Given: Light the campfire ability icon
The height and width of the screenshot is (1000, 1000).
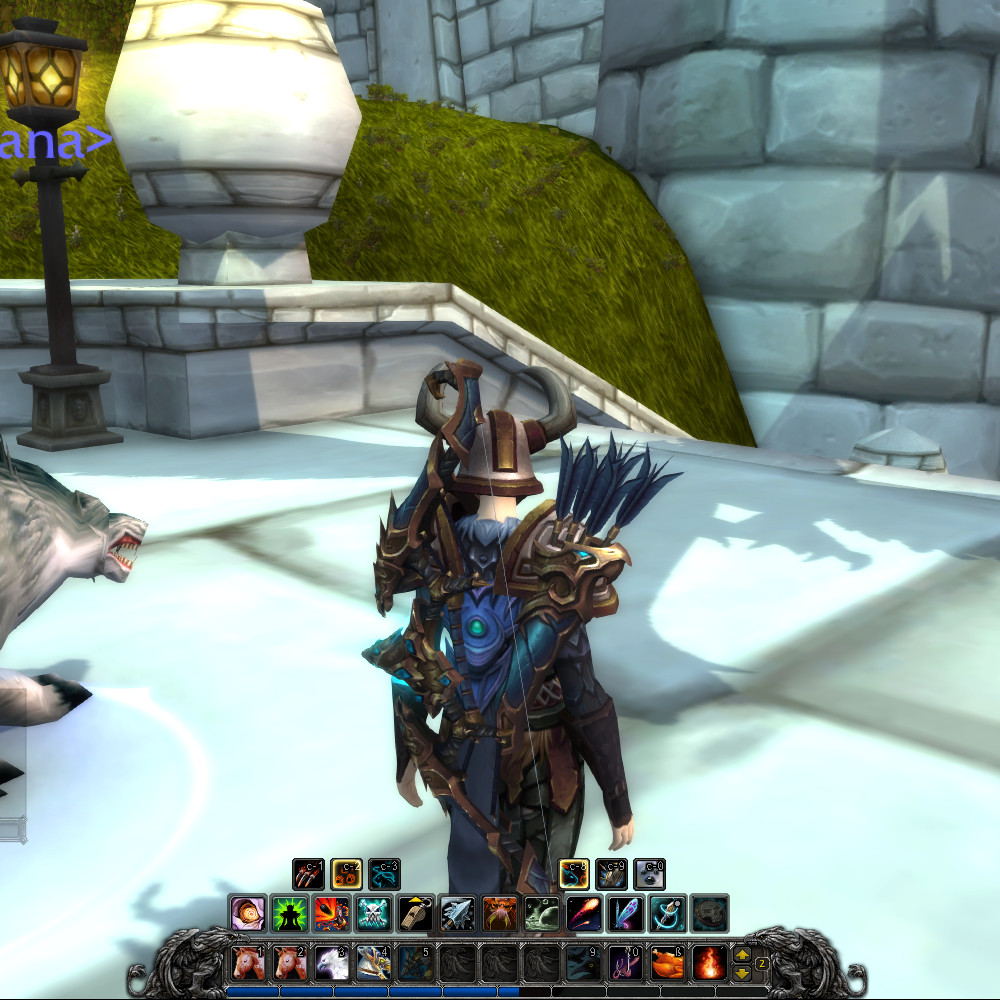Looking at the screenshot, I should (x=709, y=962).
